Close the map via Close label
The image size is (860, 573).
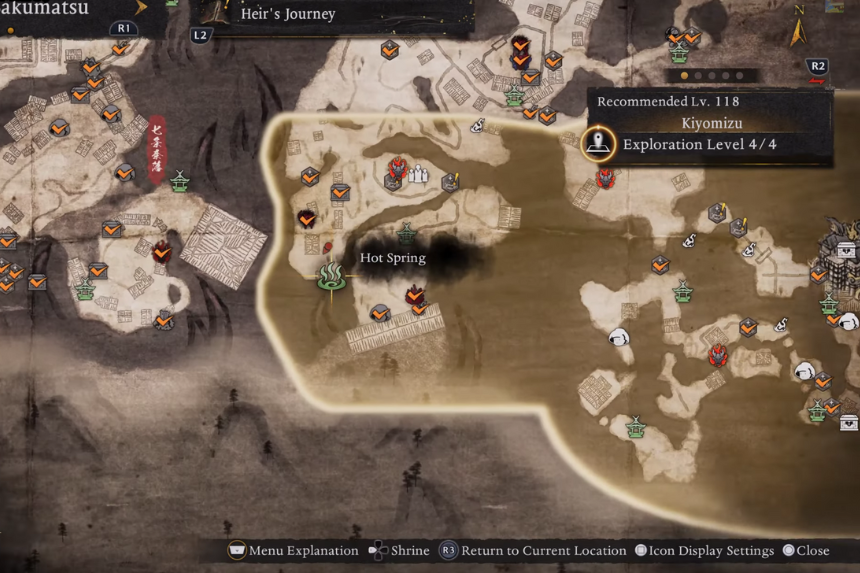806,551
